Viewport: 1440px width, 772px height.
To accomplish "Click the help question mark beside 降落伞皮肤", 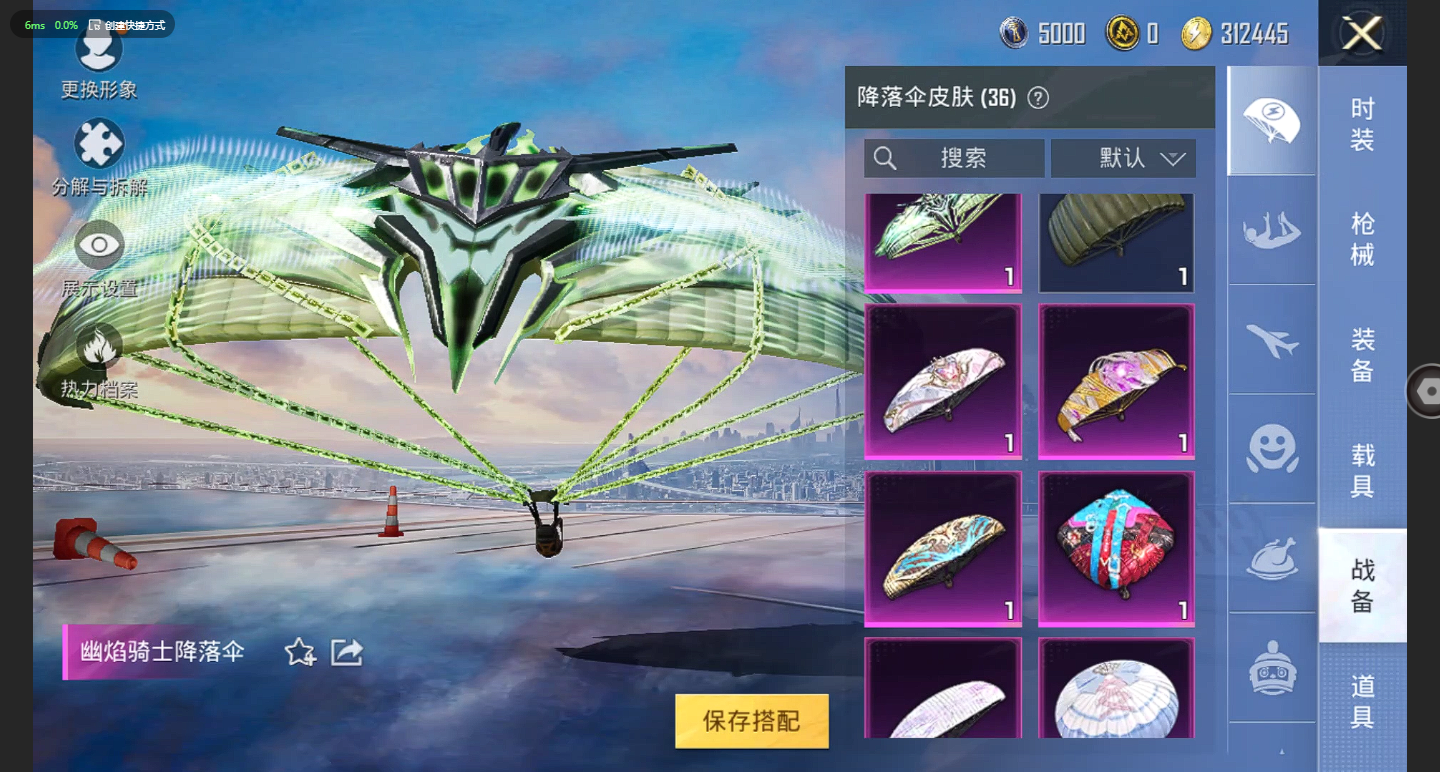I will pos(1038,98).
